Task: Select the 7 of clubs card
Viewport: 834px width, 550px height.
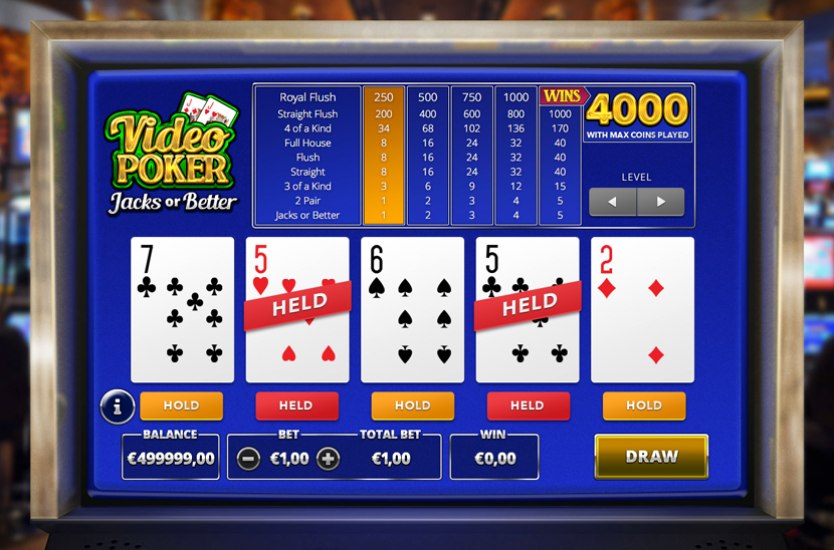Action: 182,309
